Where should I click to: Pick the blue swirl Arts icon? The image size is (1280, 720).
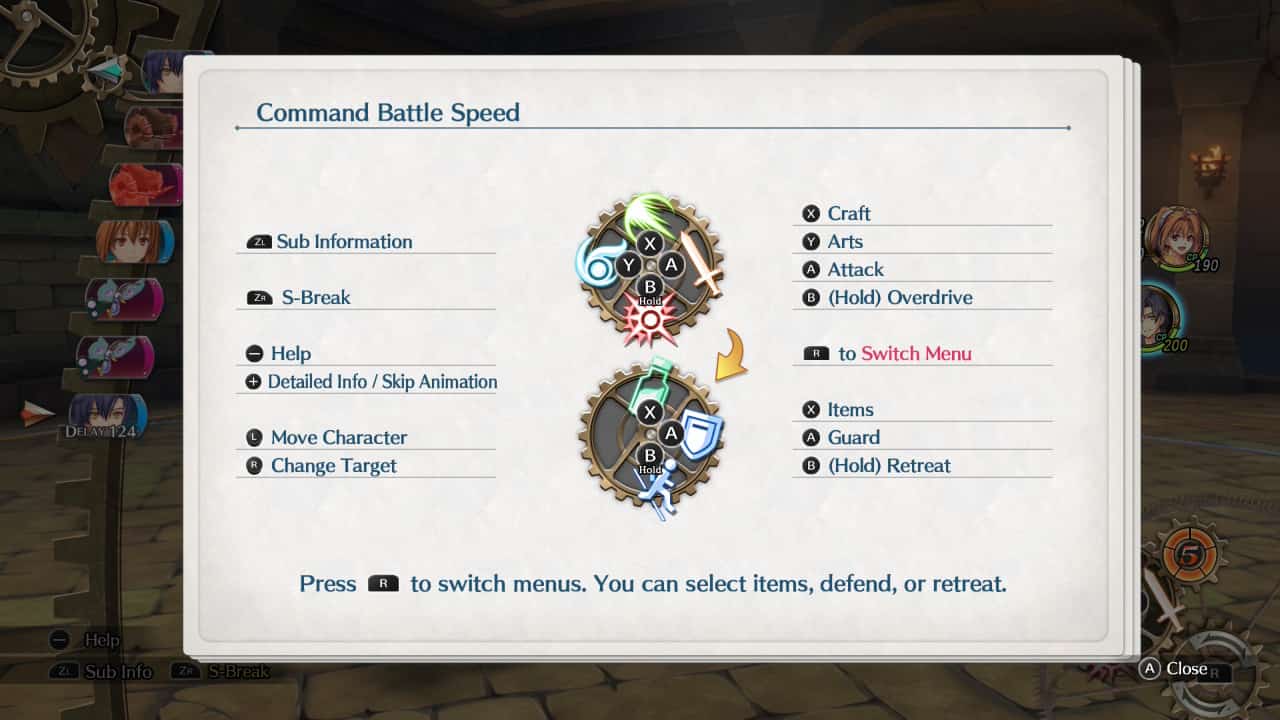pyautogui.click(x=595, y=264)
